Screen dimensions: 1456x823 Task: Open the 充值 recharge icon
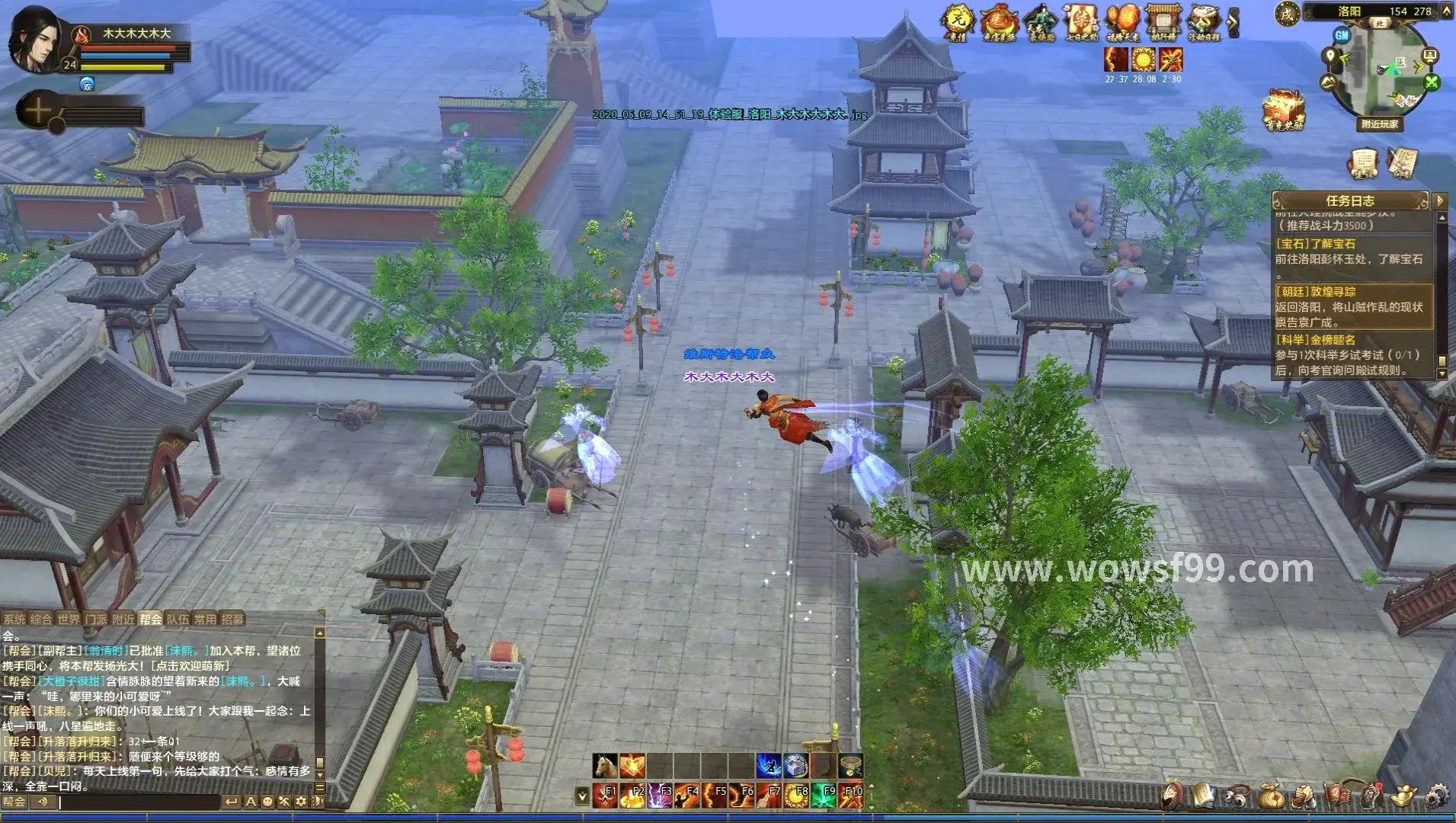click(x=957, y=23)
